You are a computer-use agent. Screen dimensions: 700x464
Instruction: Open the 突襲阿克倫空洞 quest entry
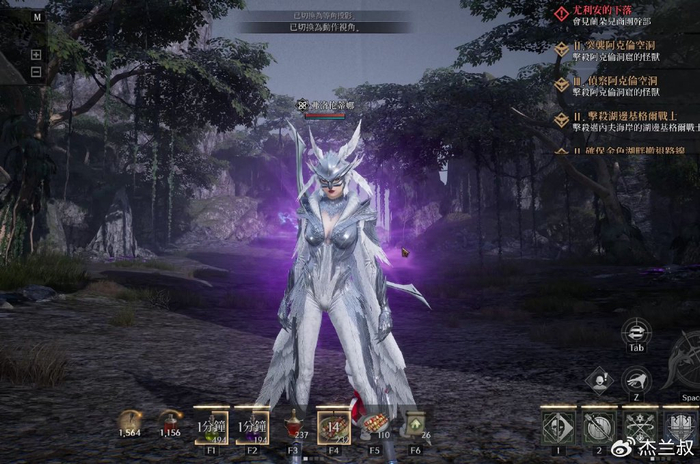click(616, 47)
